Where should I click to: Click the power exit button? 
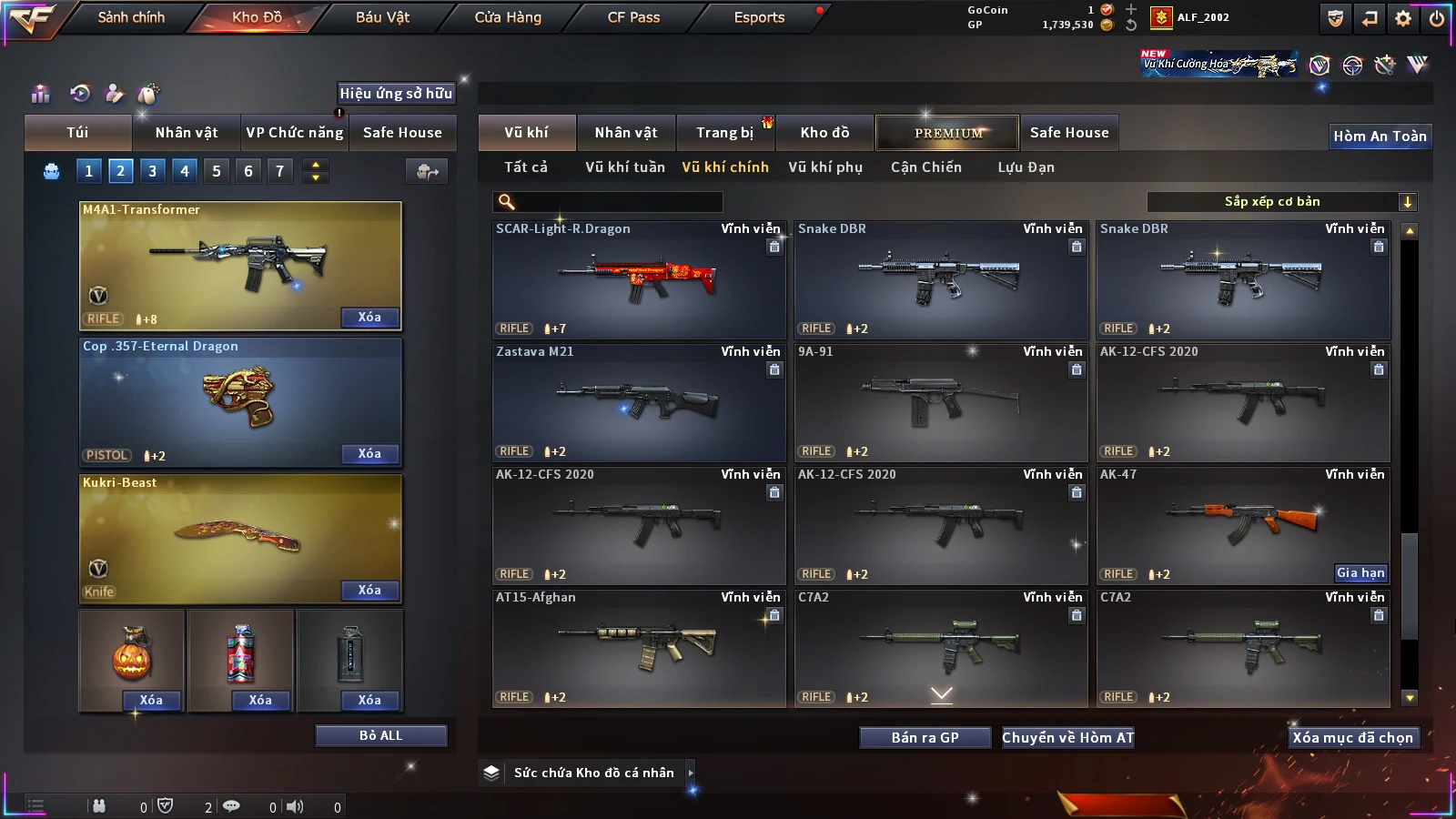pos(1437,18)
